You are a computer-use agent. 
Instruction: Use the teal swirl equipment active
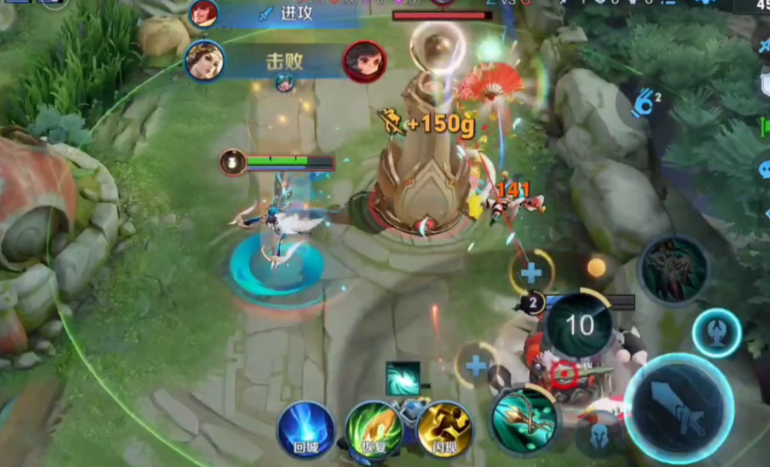coord(403,377)
